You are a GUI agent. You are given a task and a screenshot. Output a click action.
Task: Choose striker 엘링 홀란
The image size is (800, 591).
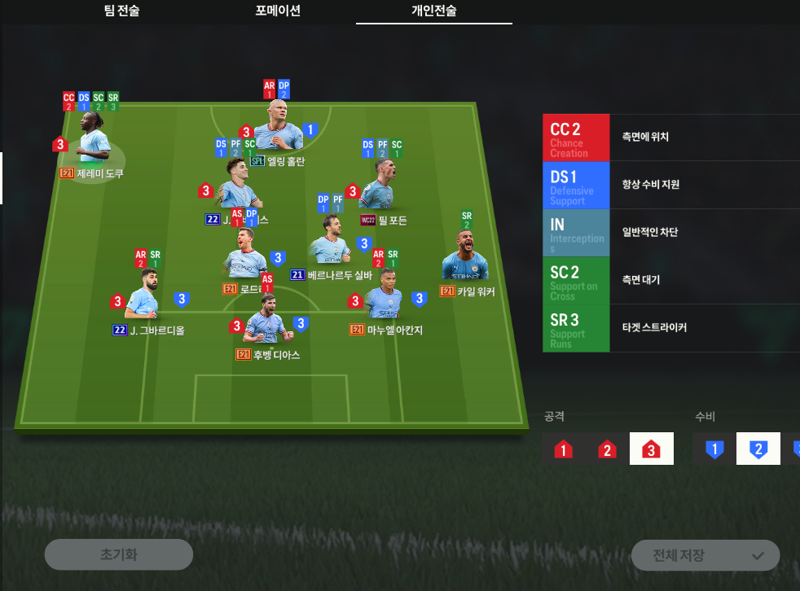[x=278, y=136]
